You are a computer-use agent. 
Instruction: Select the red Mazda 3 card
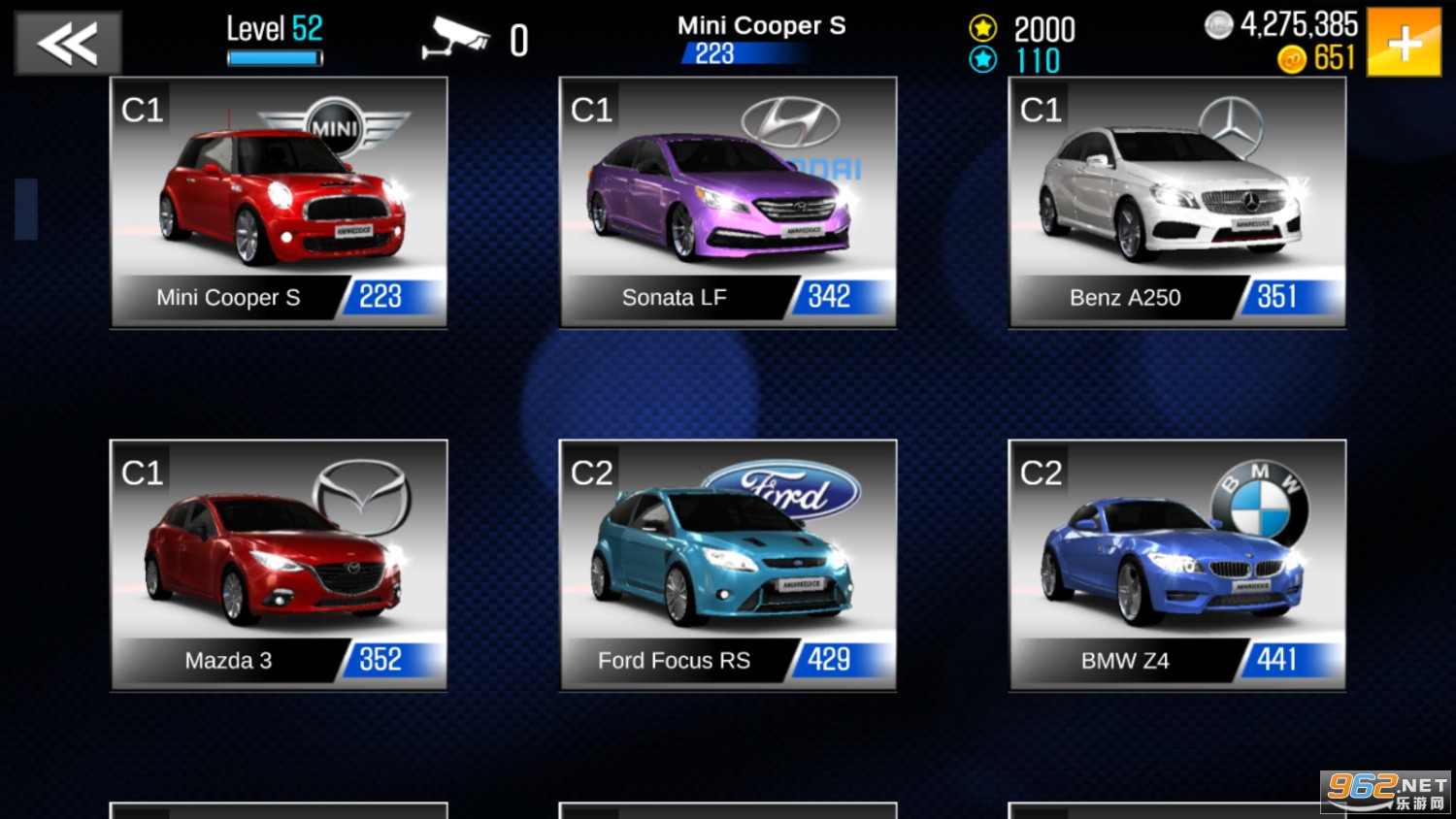pyautogui.click(x=279, y=565)
